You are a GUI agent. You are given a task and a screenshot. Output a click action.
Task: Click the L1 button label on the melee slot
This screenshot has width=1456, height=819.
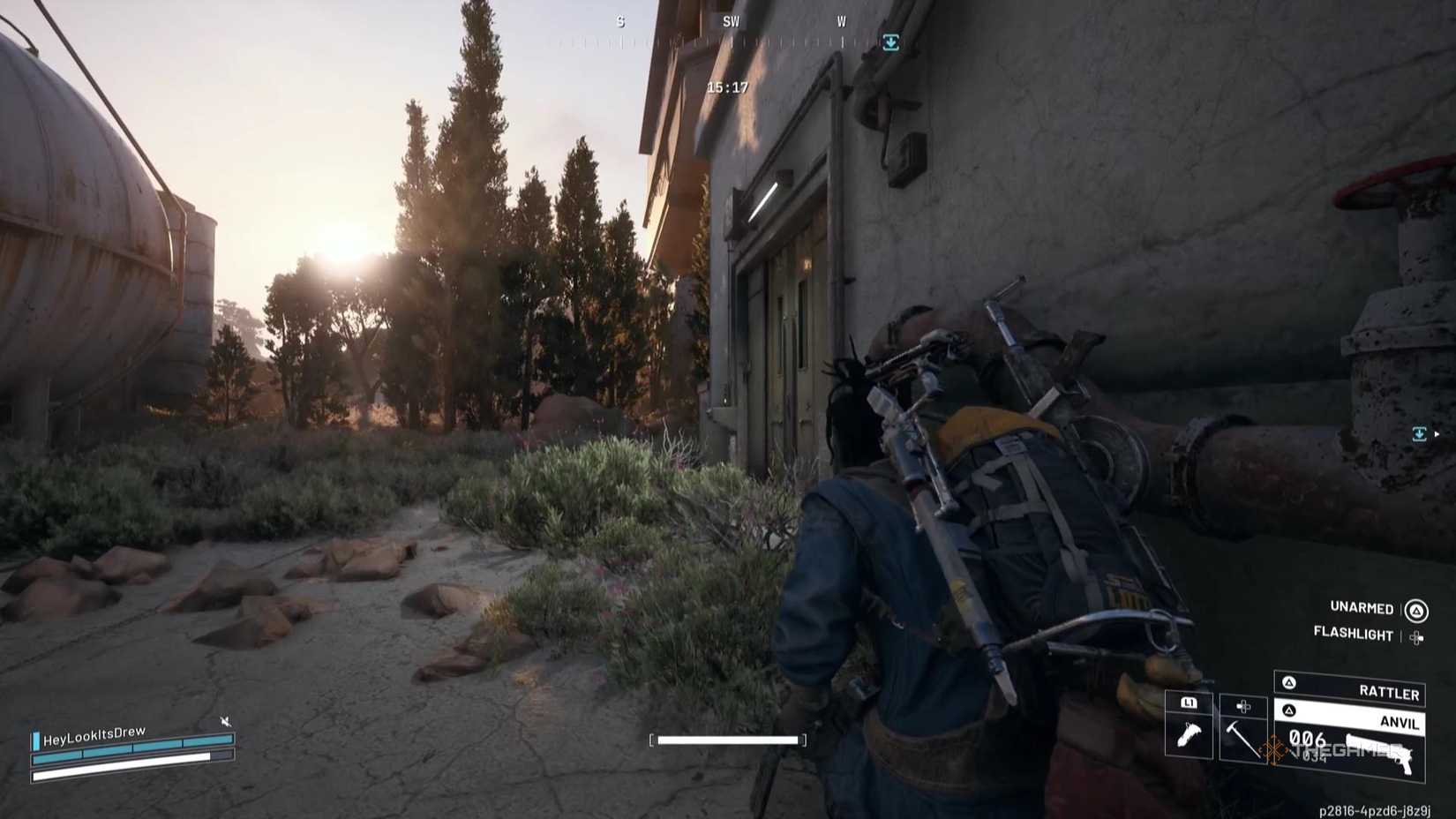pyautogui.click(x=1190, y=703)
